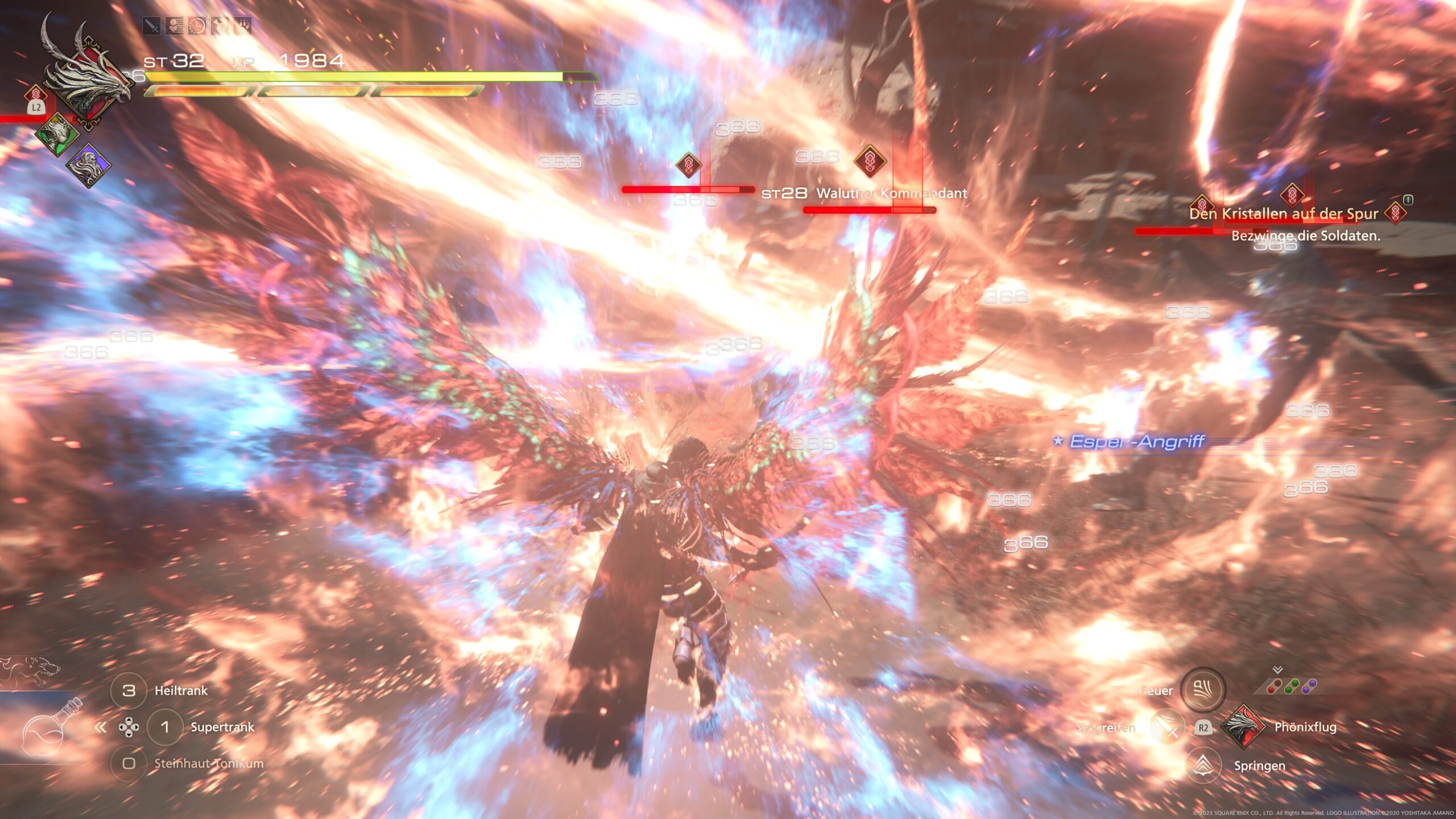This screenshot has width=1456, height=819.
Task: Click the Torgal wolf command icon
Action: point(34,671)
